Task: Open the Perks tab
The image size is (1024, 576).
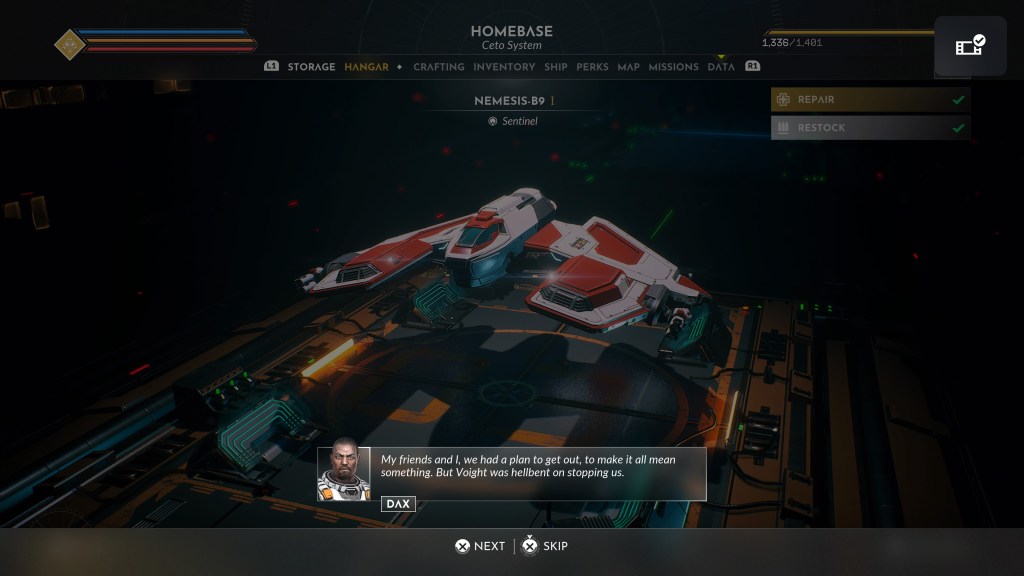Action: tap(592, 67)
